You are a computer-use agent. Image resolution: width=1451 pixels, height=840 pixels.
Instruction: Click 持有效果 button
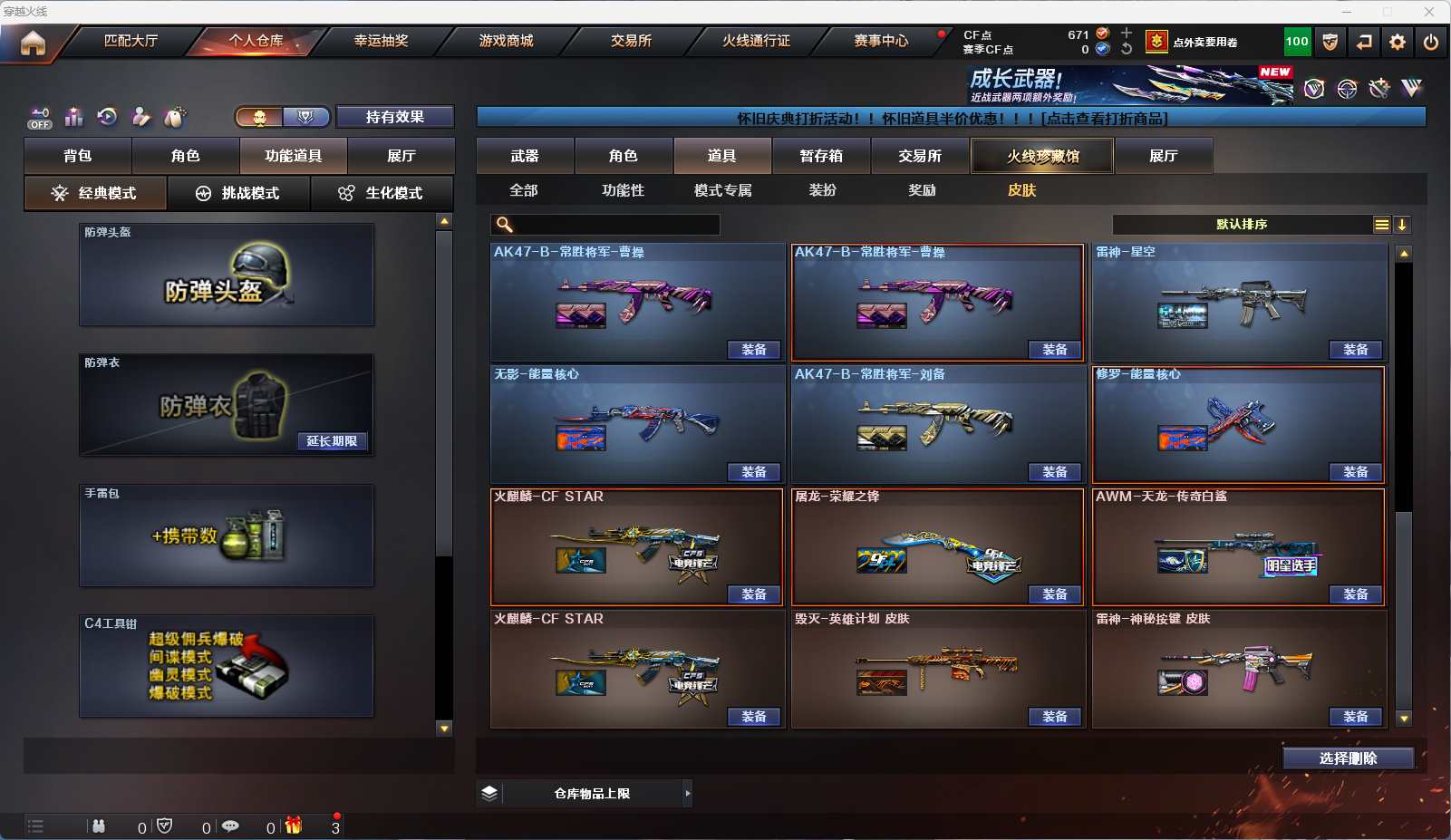click(394, 117)
